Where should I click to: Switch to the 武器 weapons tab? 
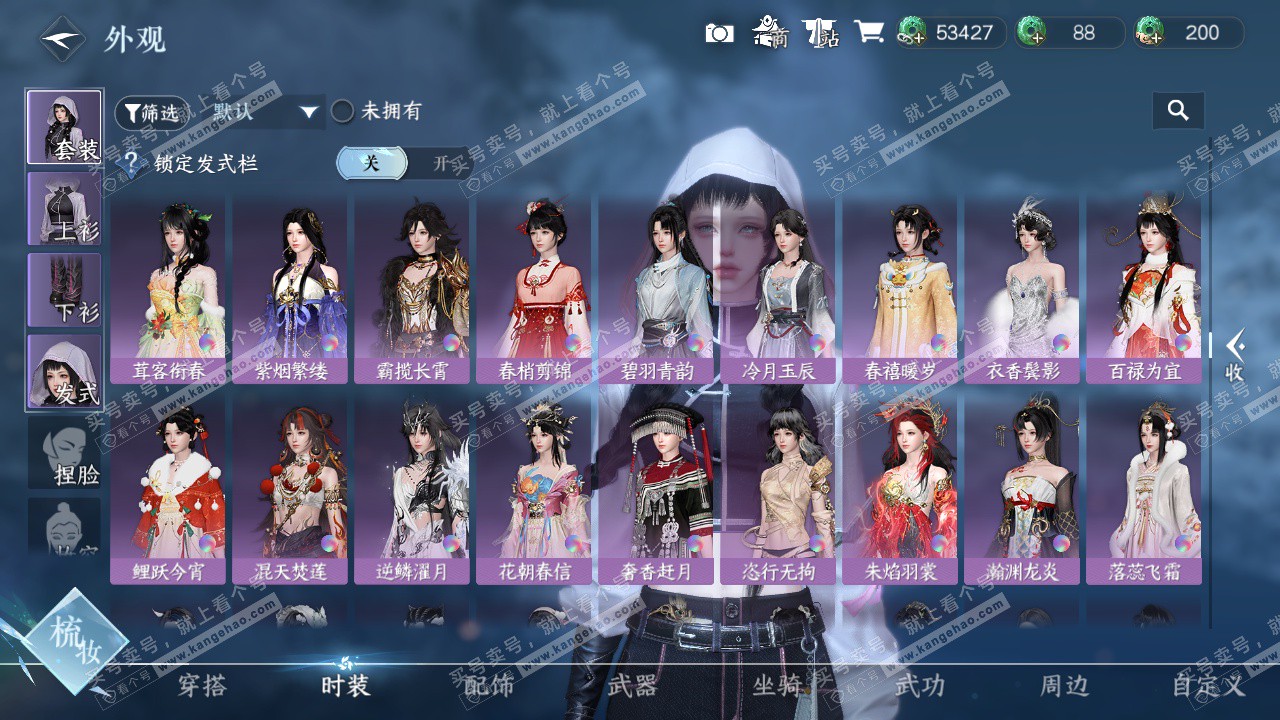pyautogui.click(x=633, y=686)
